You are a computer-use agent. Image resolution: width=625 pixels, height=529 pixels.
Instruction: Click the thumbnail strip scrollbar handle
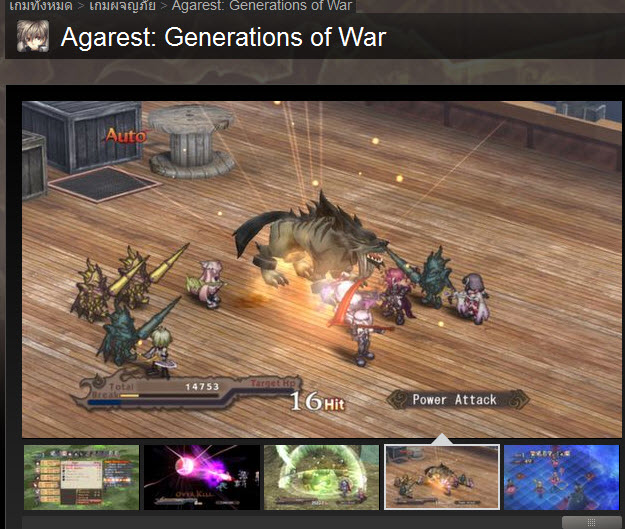click(591, 522)
